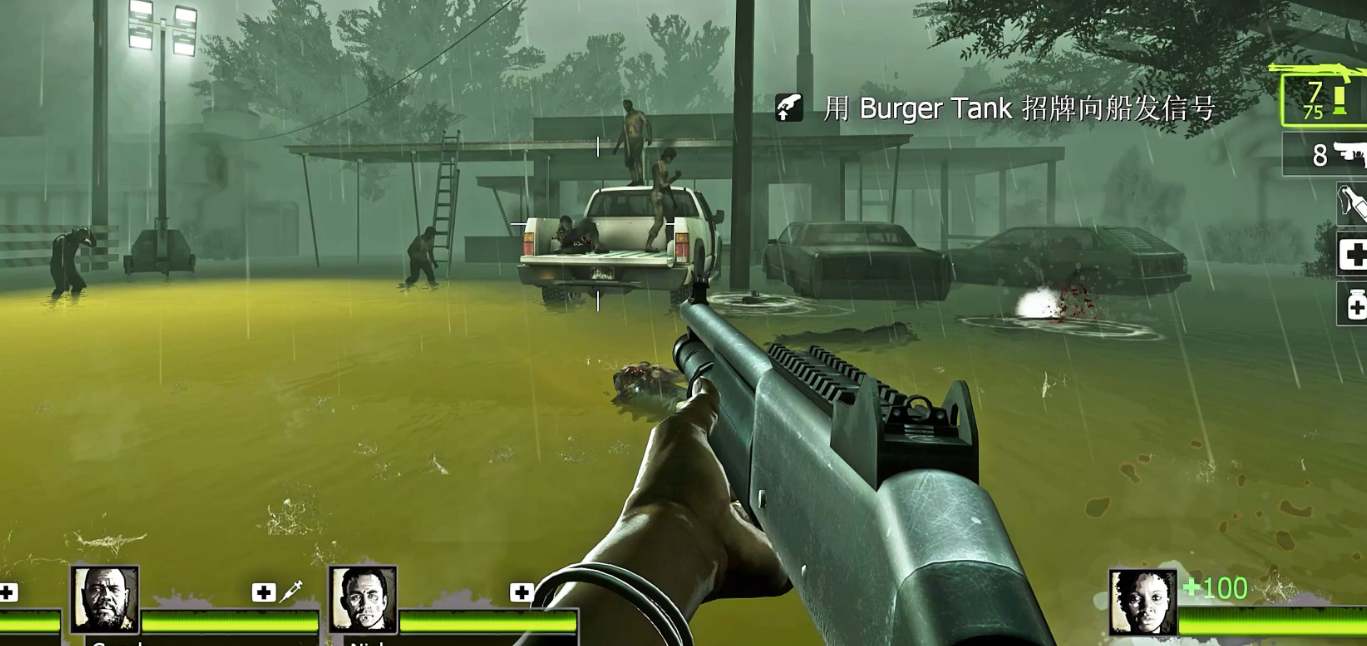The image size is (1367, 646).
Task: Equip the molotov throwable slot
Action: (1353, 203)
